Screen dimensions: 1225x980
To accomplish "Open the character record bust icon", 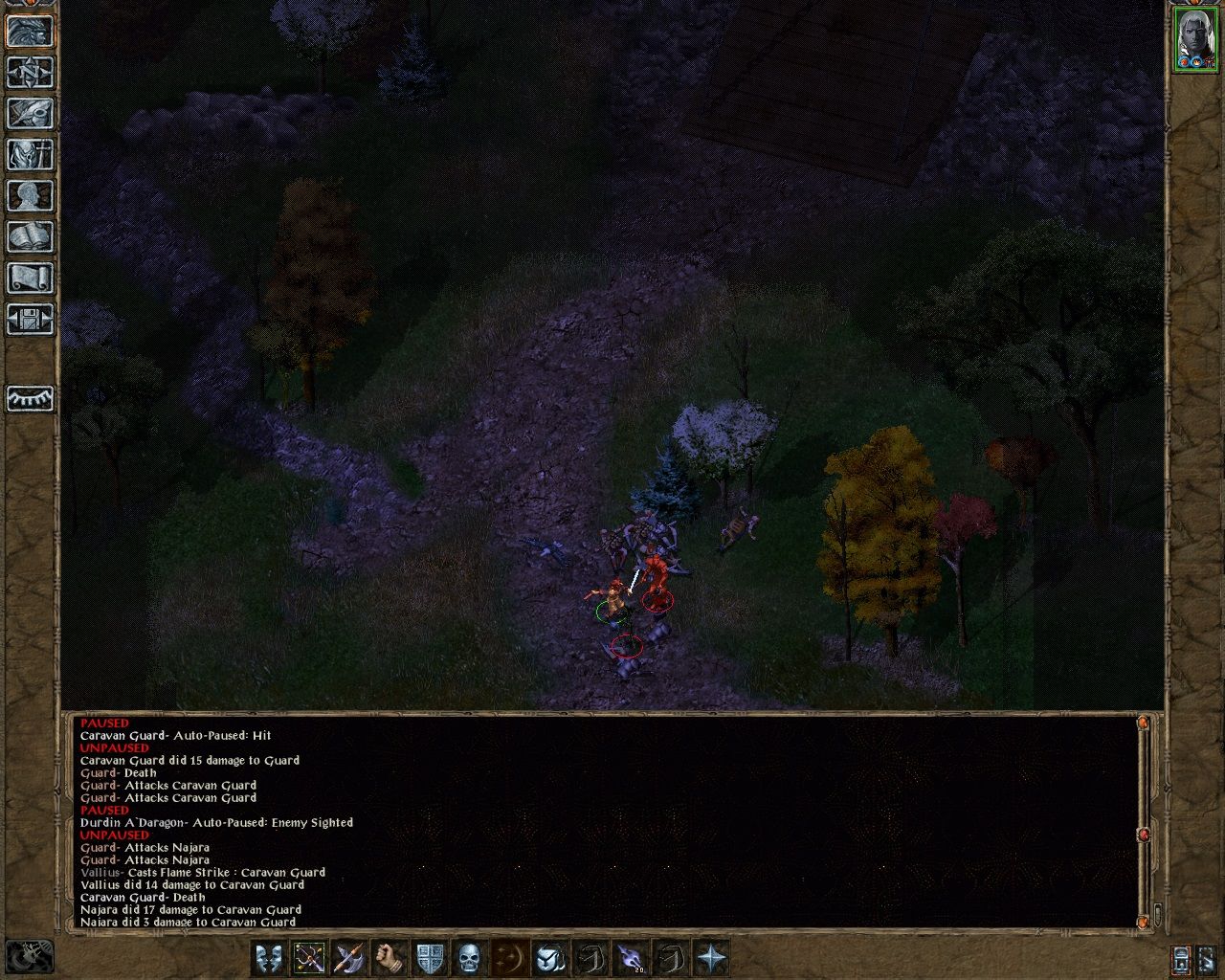I will tap(30, 195).
